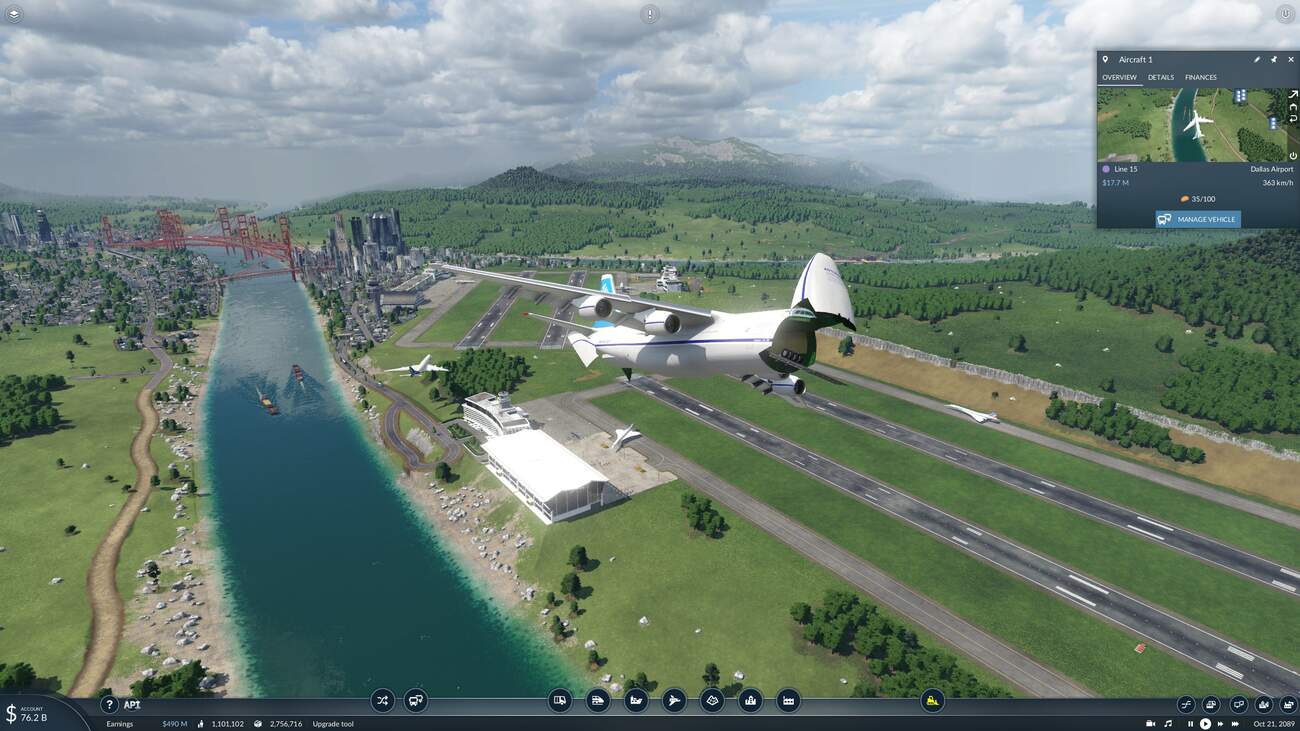Switch to the Details tab
1300x731 pixels.
click(x=1160, y=77)
